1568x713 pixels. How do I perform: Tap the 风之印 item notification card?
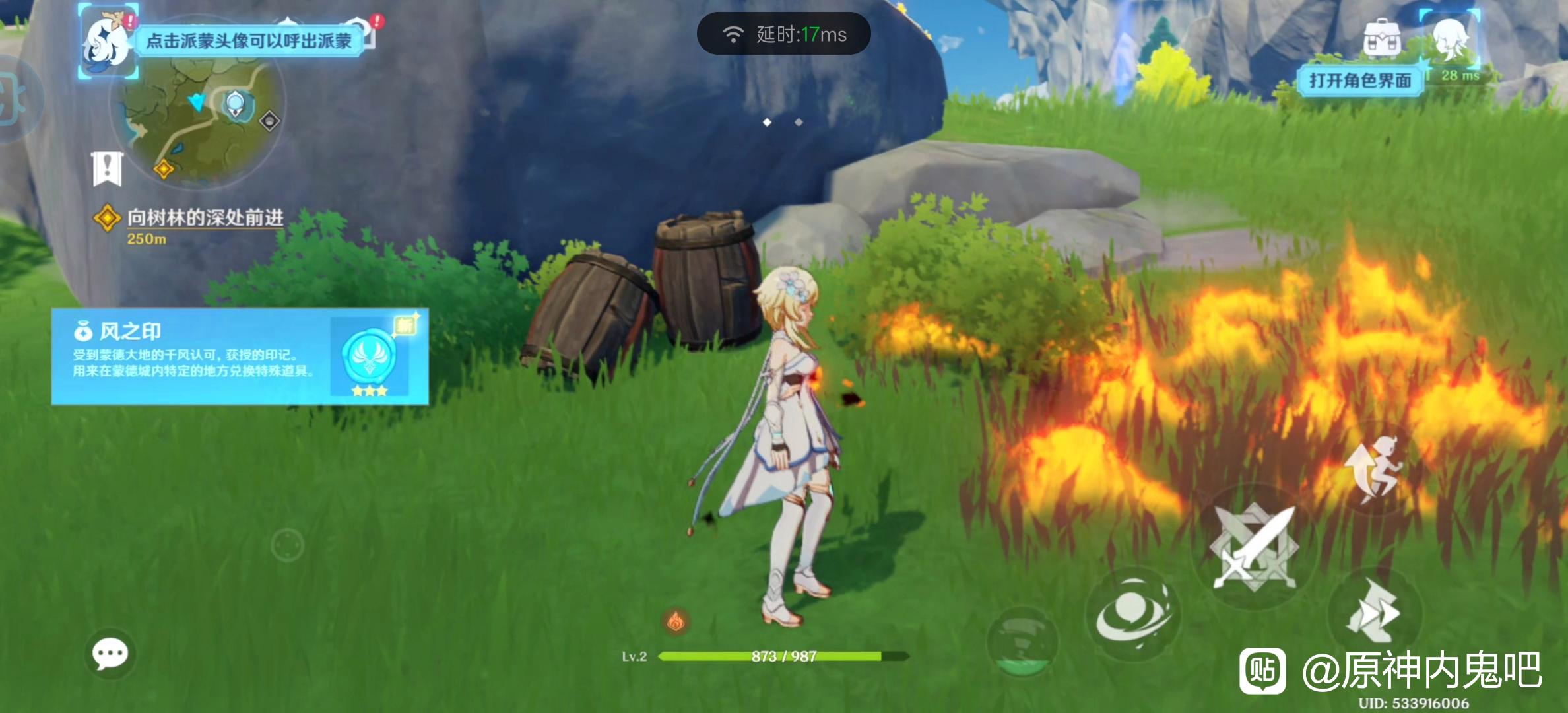[x=240, y=356]
